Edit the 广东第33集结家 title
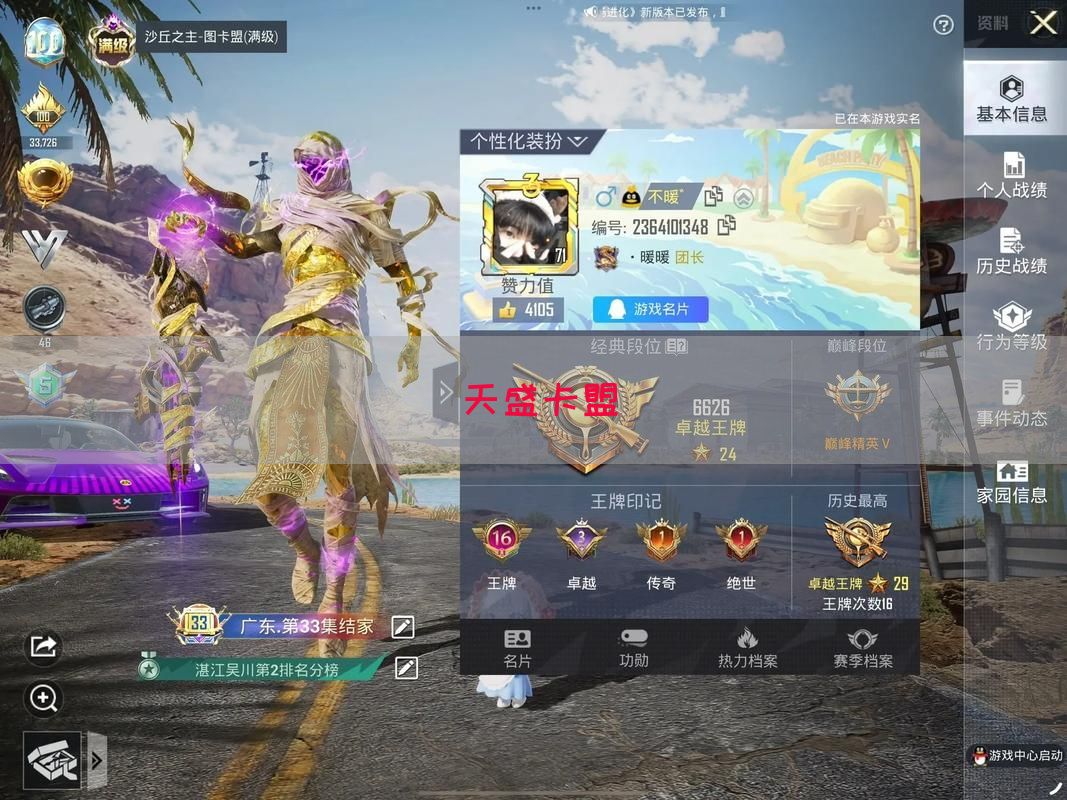This screenshot has height=800, width=1067. tap(403, 627)
